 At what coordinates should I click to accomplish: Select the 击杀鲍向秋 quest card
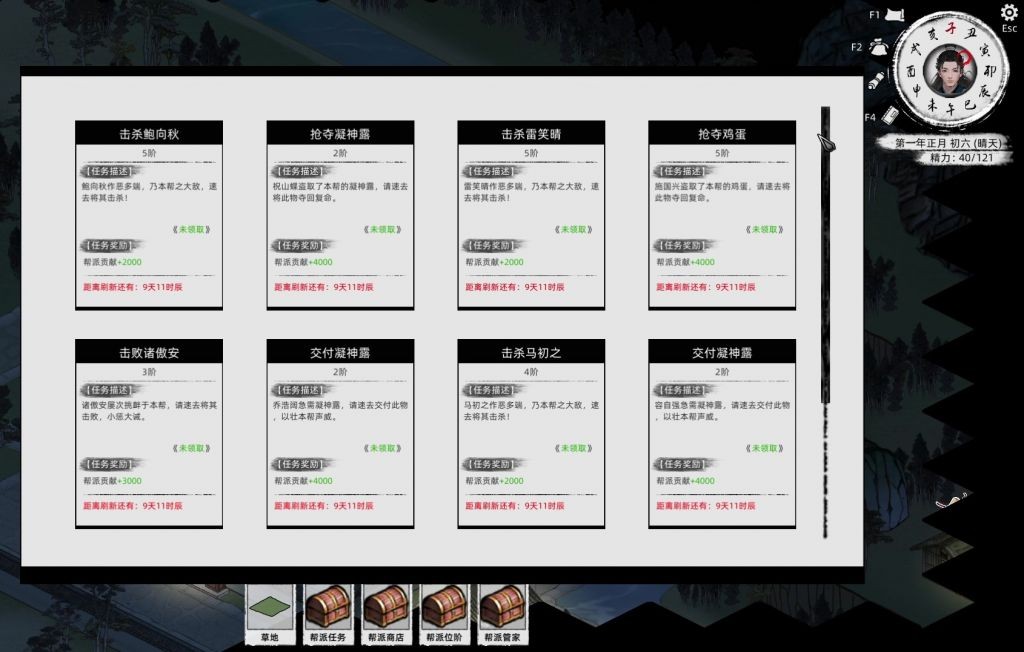(149, 215)
